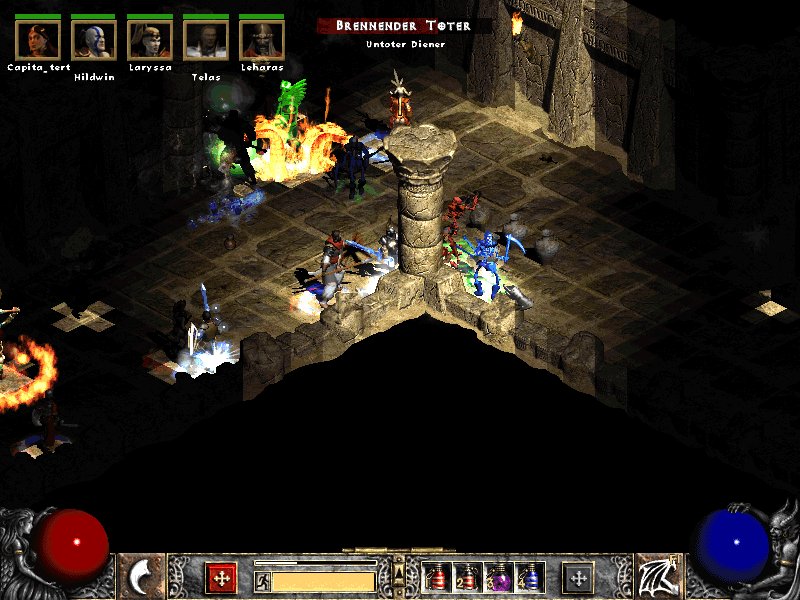Use the blue mana potion in slot 4
This screenshot has width=800, height=600.
(x=530, y=577)
